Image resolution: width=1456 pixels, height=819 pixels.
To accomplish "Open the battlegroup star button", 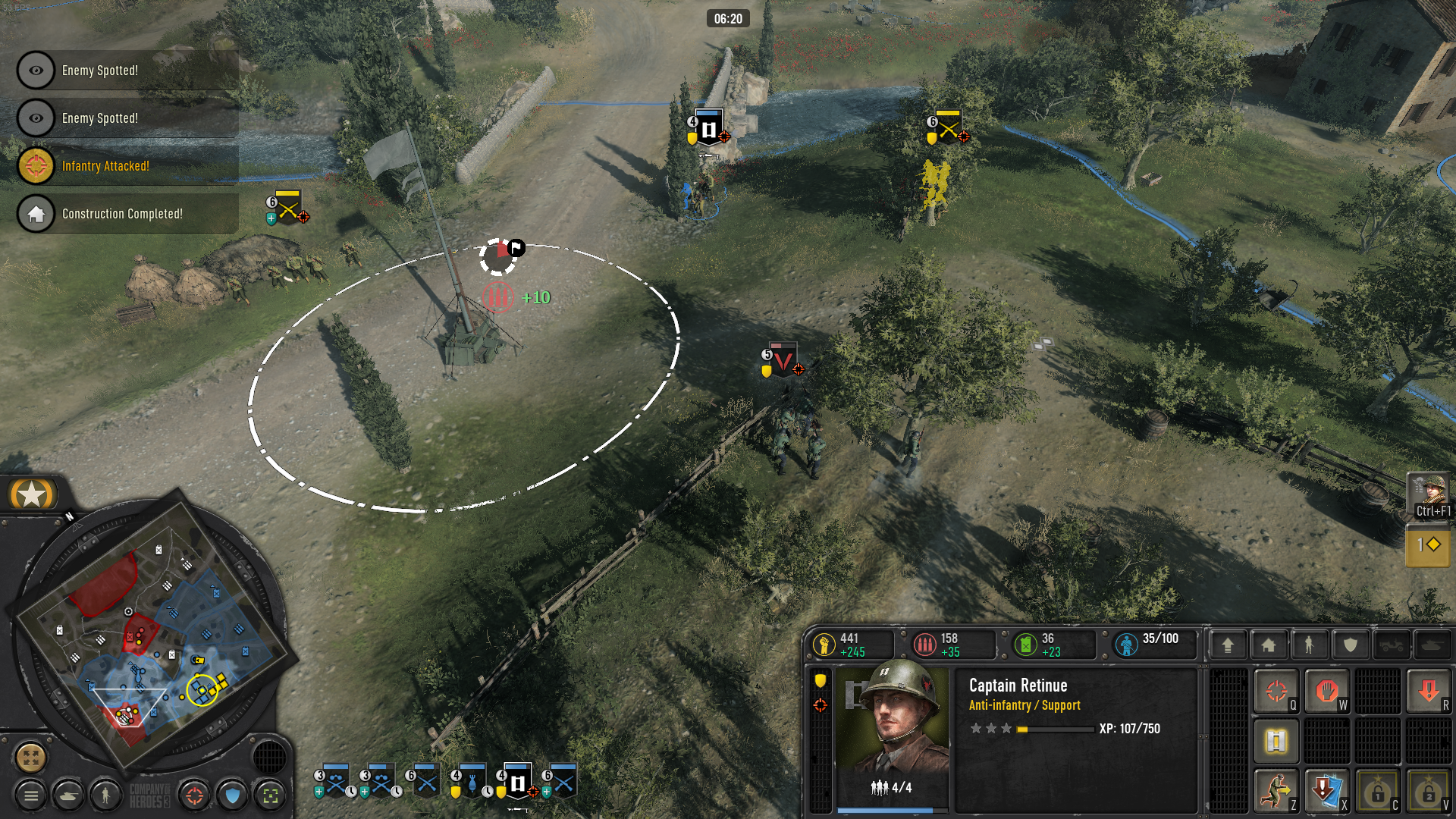I will click(32, 494).
